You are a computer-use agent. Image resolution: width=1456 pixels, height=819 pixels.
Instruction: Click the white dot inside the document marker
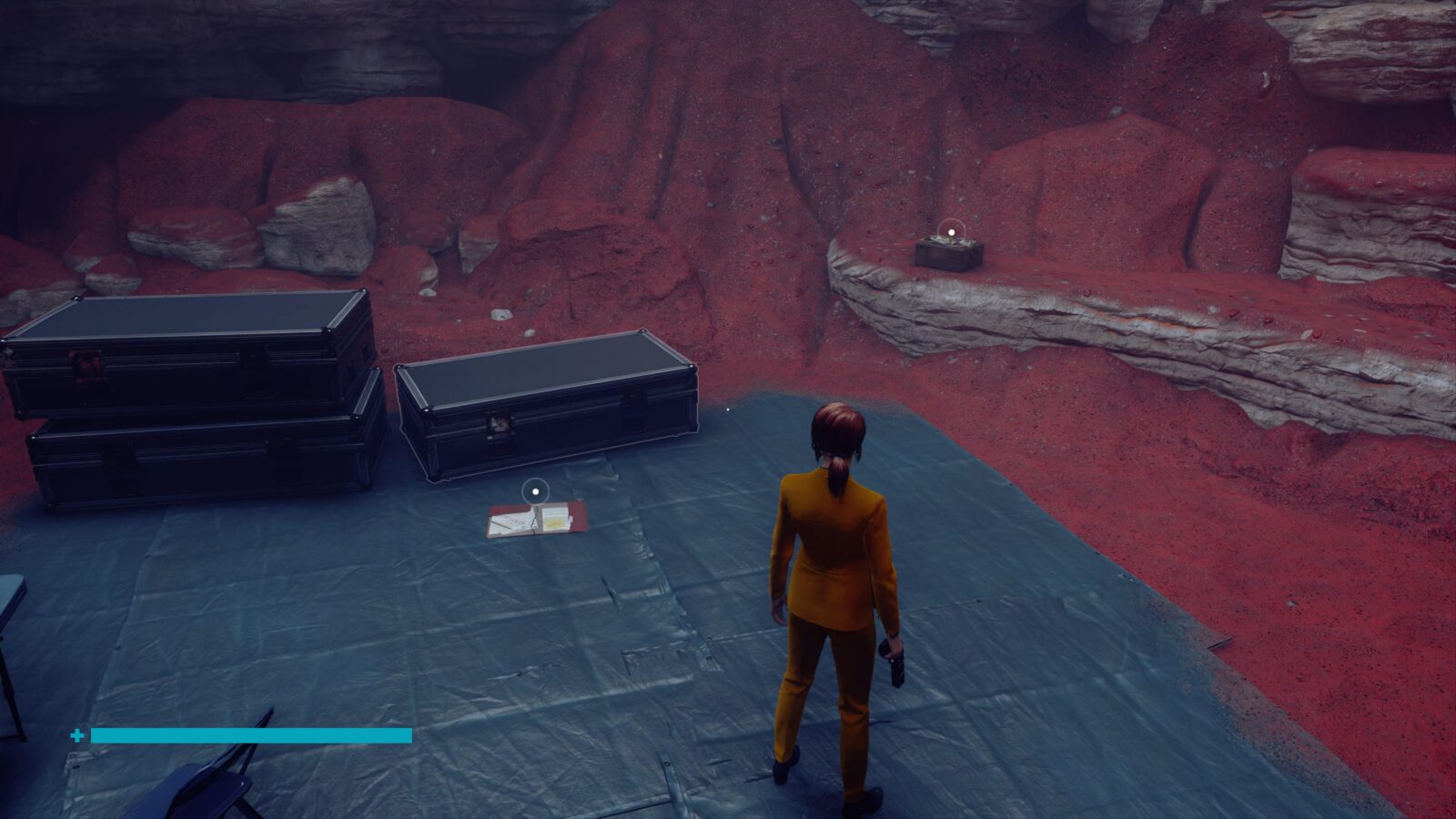[535, 491]
